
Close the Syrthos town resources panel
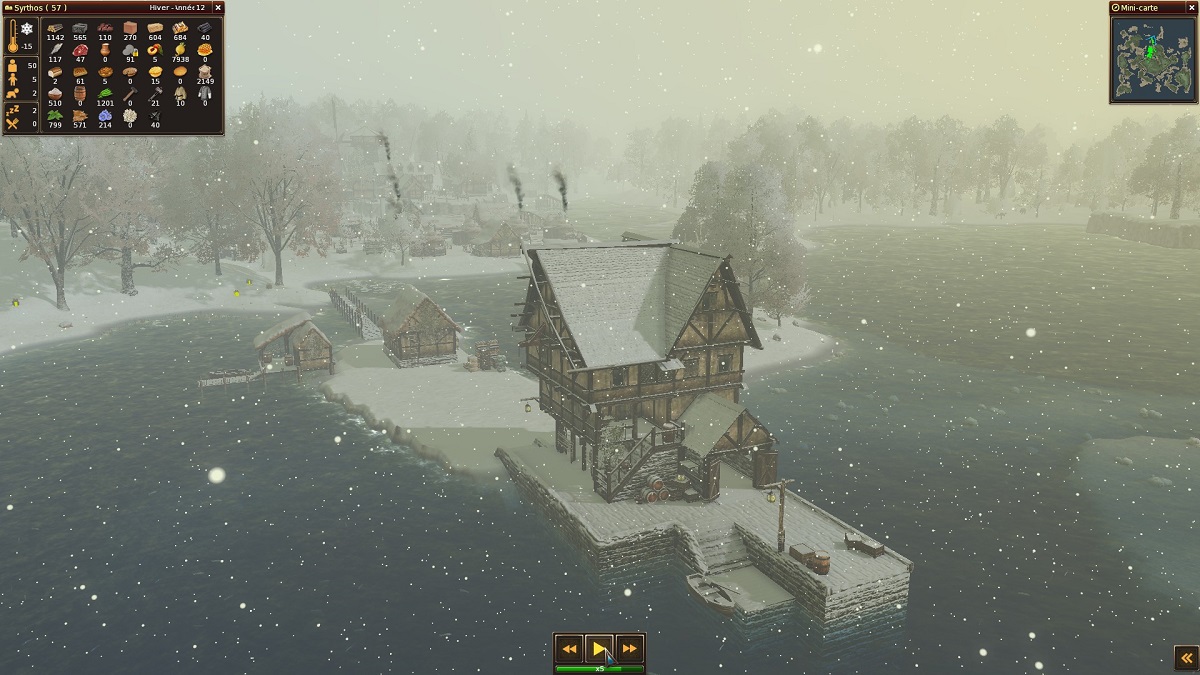click(218, 7)
